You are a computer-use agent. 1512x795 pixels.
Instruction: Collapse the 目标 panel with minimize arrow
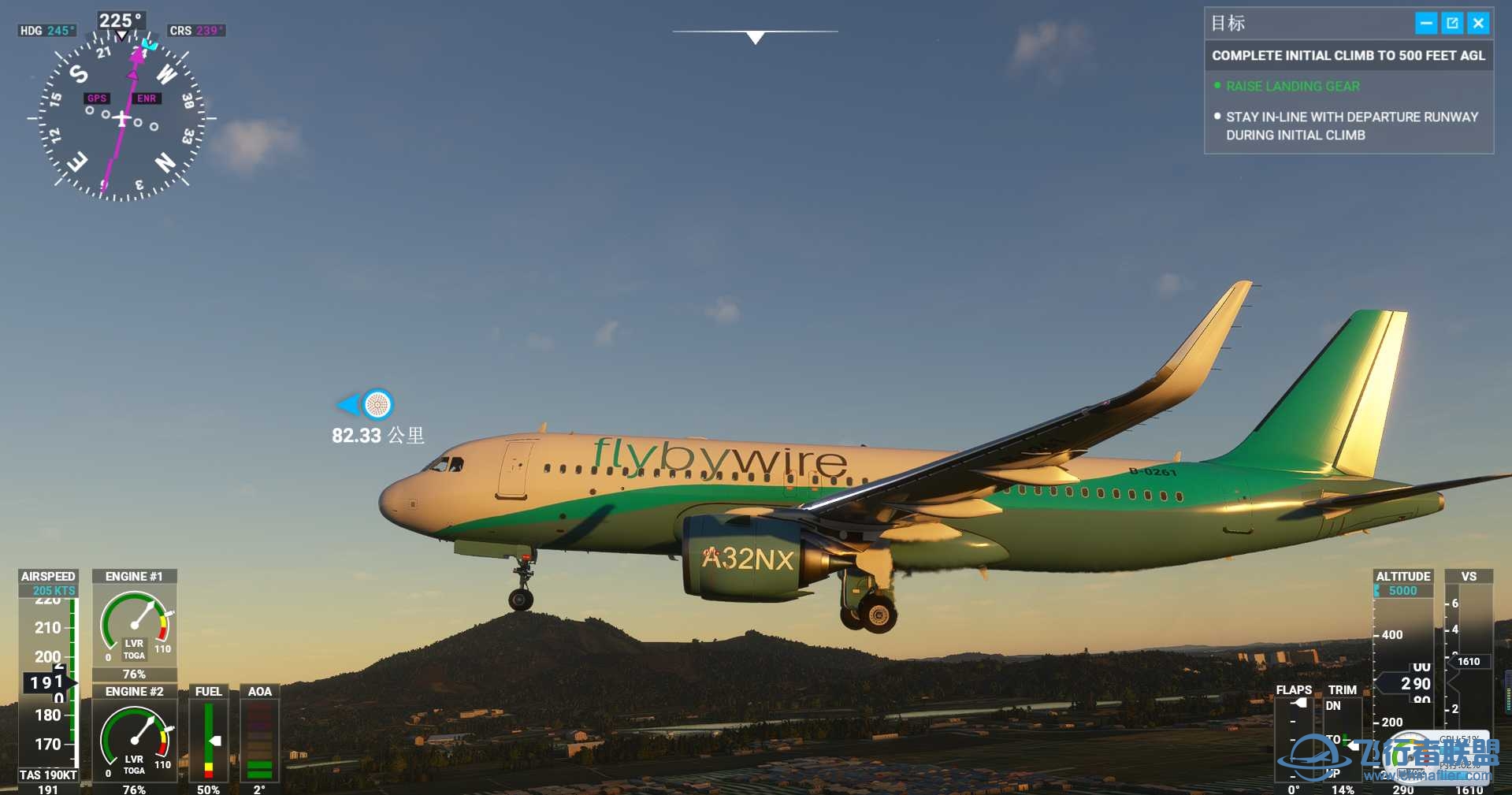[1425, 23]
